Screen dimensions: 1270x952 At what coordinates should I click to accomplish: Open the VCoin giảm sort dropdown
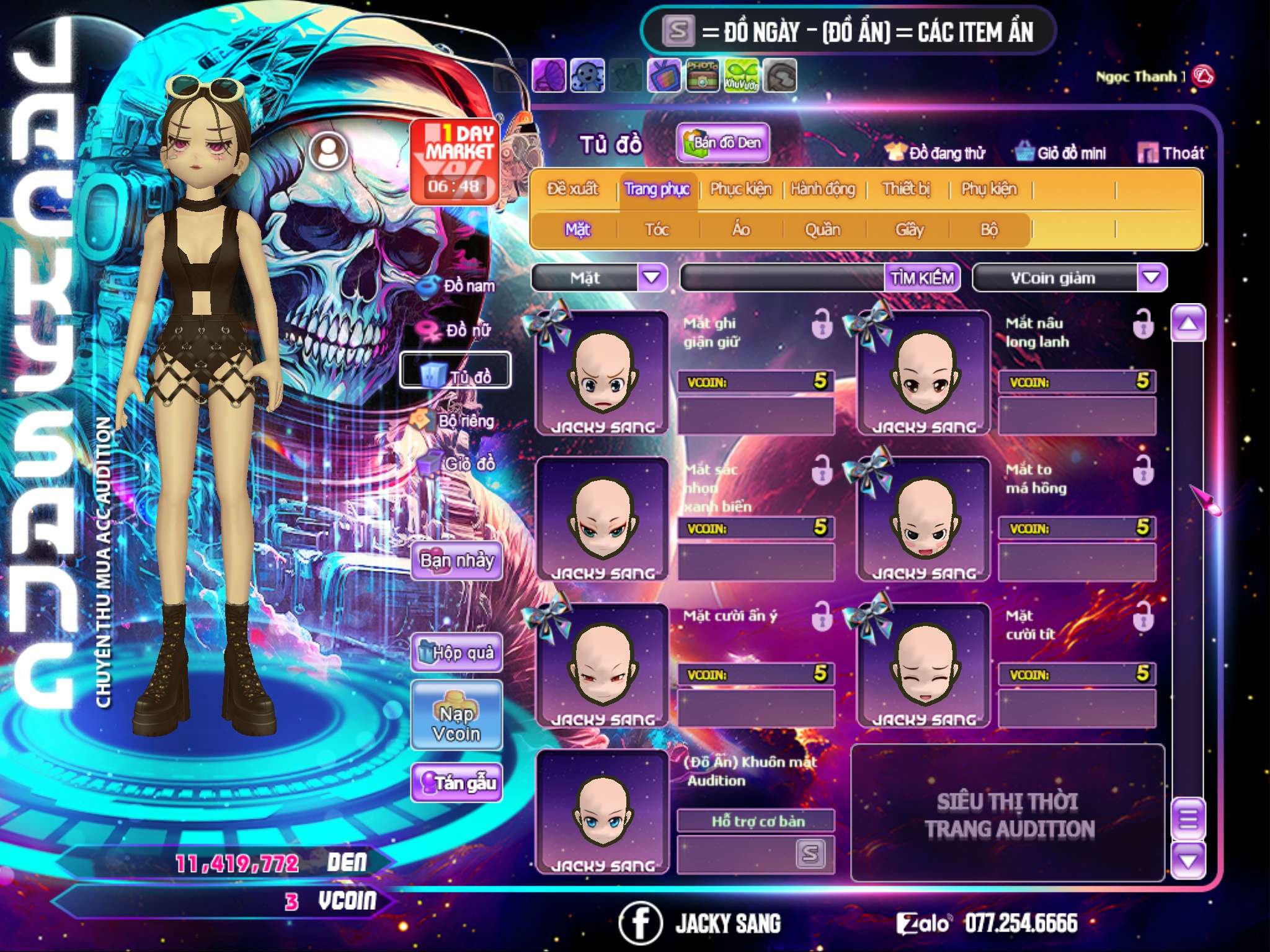pos(1152,277)
